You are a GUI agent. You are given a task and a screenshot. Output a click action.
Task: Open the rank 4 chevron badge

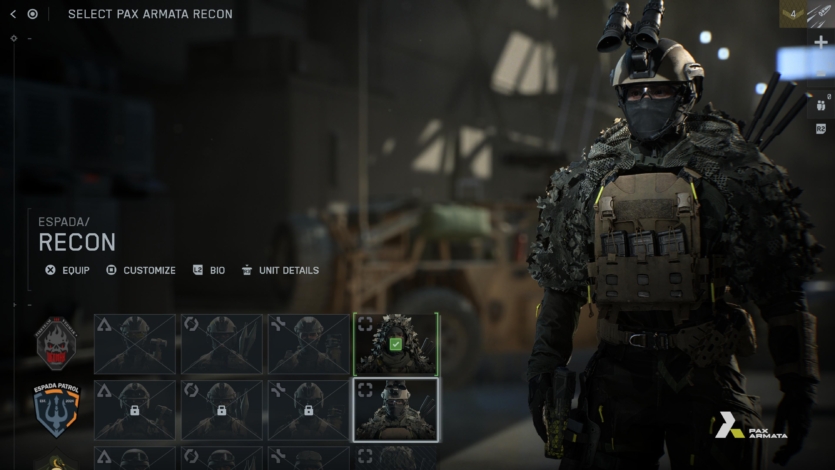tap(792, 14)
